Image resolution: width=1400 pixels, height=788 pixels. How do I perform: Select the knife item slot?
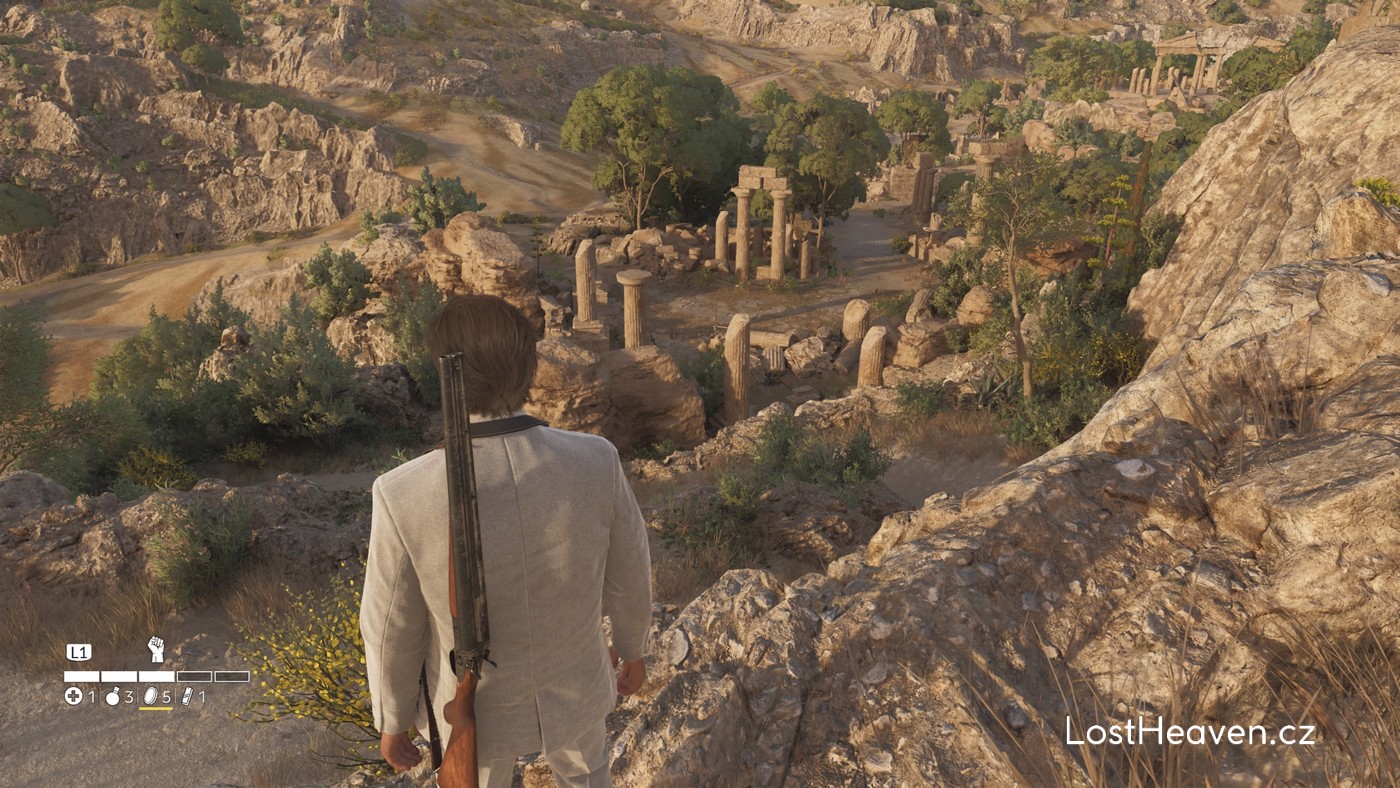coord(187,696)
